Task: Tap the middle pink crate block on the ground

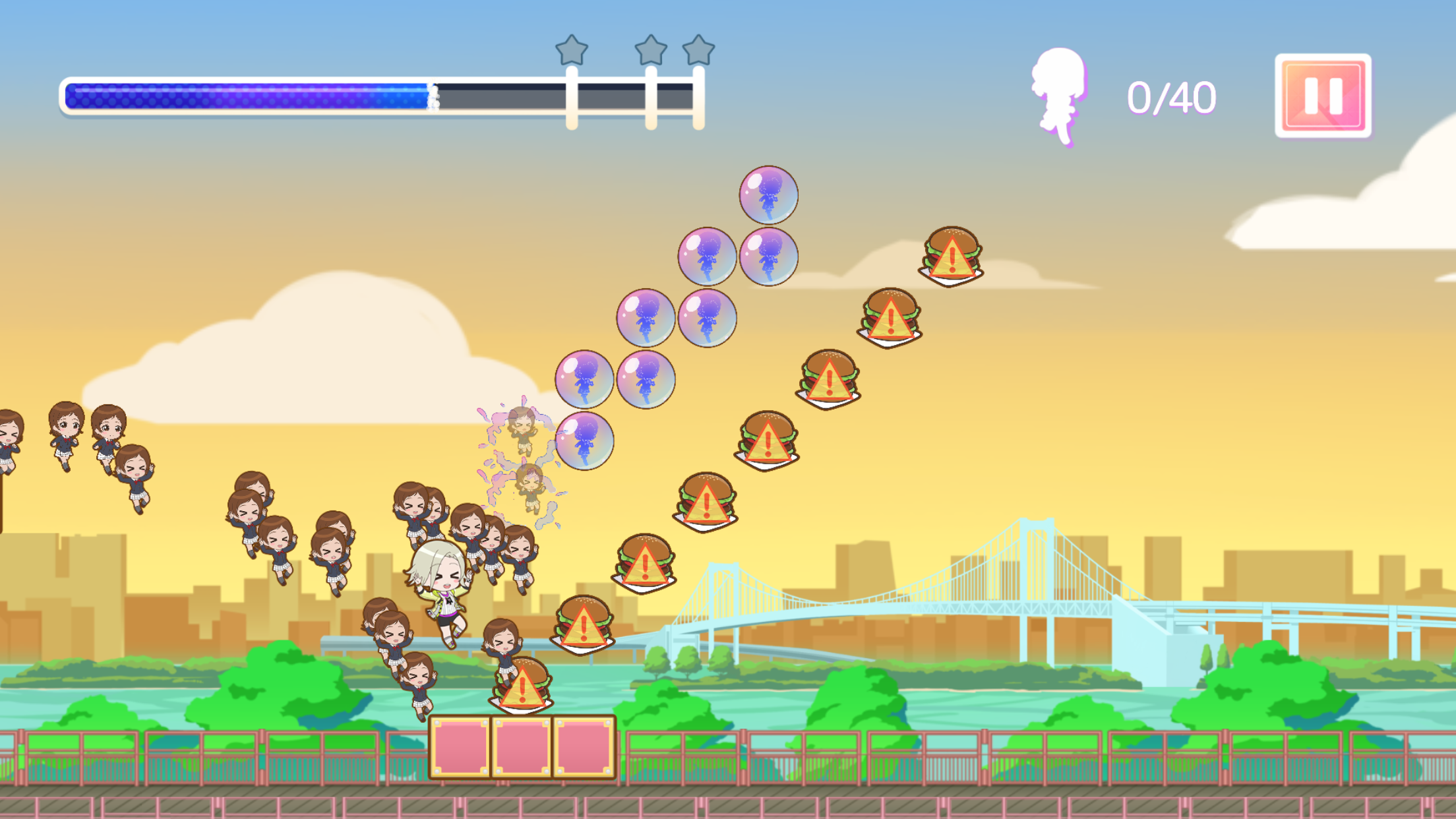Action: point(521,745)
